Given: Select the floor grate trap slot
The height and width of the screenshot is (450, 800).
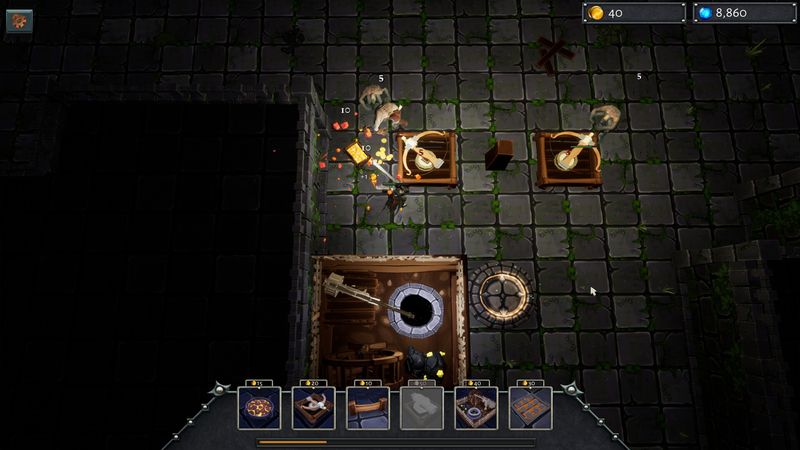Looking at the screenshot, I should 529,409.
